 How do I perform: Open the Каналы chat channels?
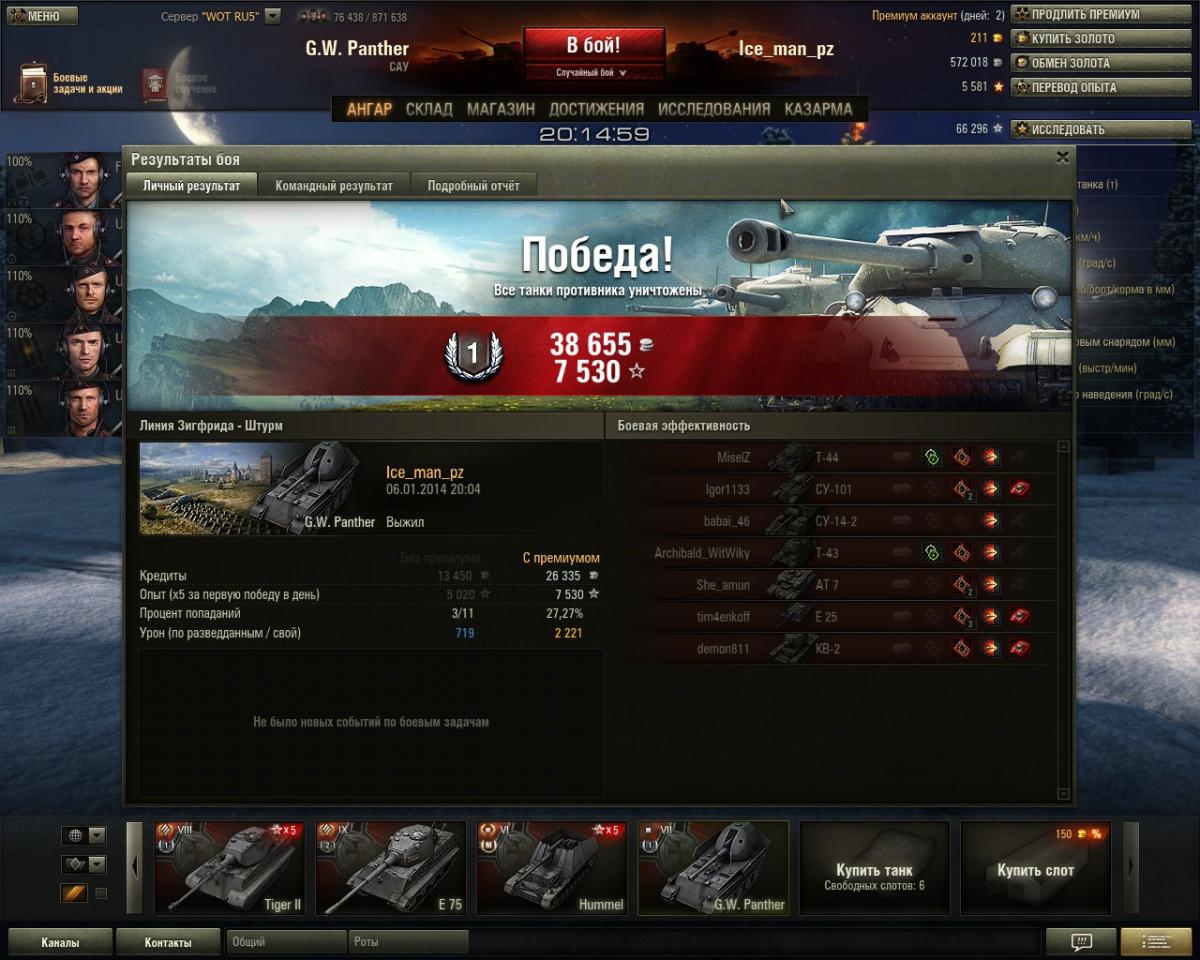point(60,942)
